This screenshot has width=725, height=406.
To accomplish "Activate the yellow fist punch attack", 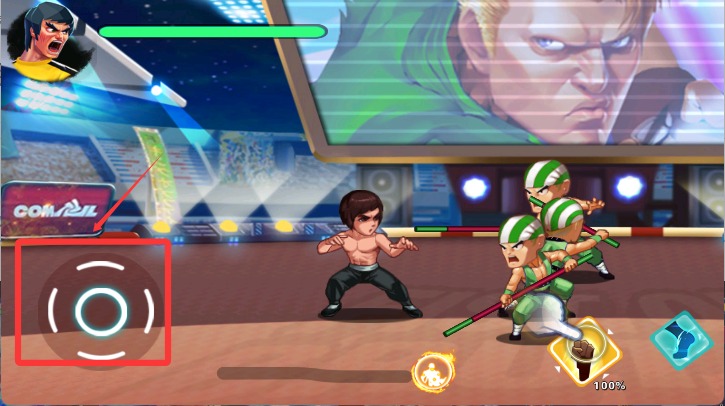I will (584, 351).
